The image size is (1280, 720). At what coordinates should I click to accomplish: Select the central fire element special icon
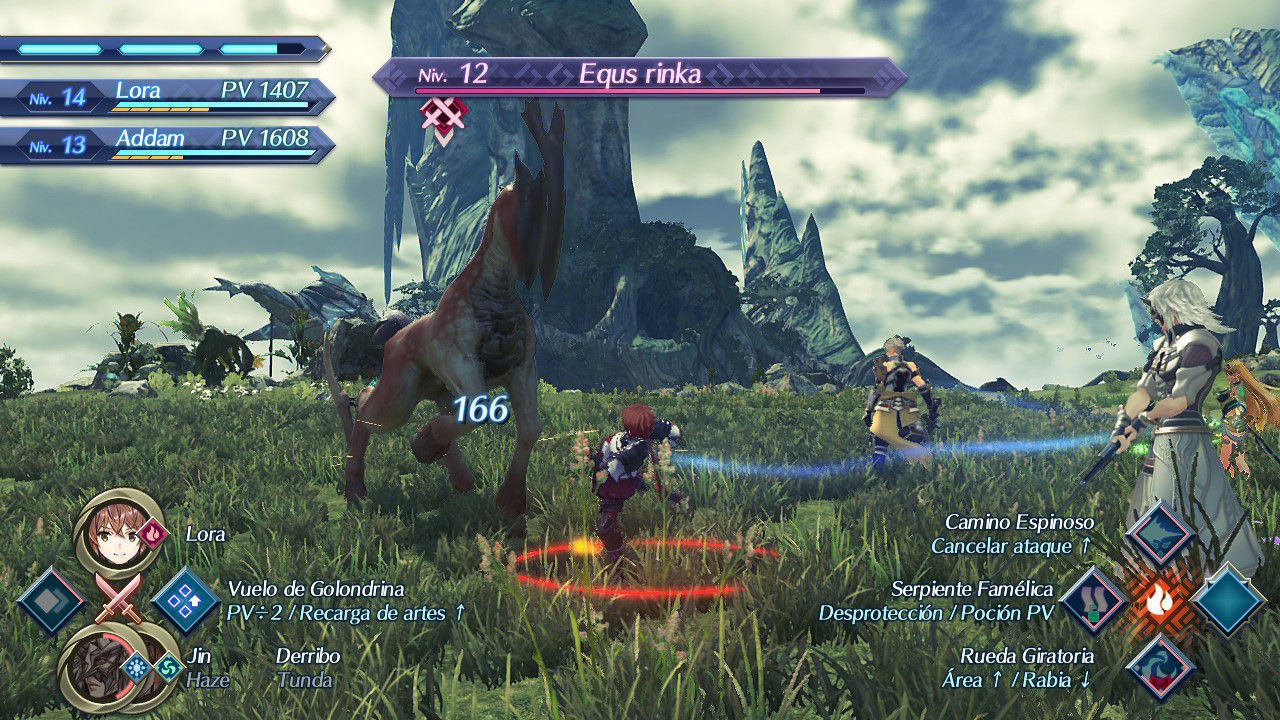(x=1160, y=601)
